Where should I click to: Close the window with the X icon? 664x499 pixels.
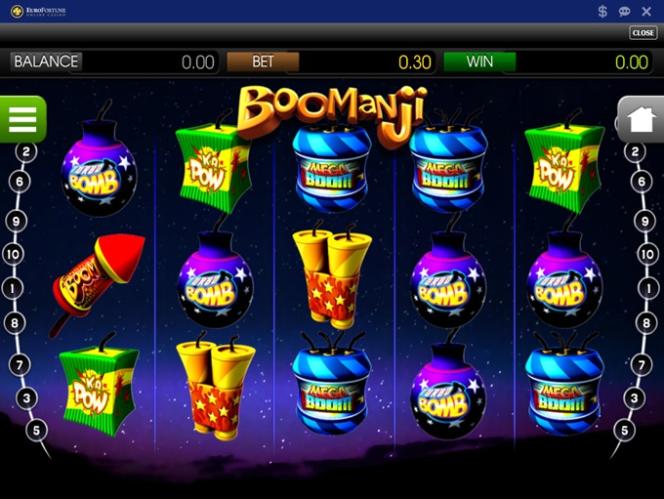[x=646, y=11]
